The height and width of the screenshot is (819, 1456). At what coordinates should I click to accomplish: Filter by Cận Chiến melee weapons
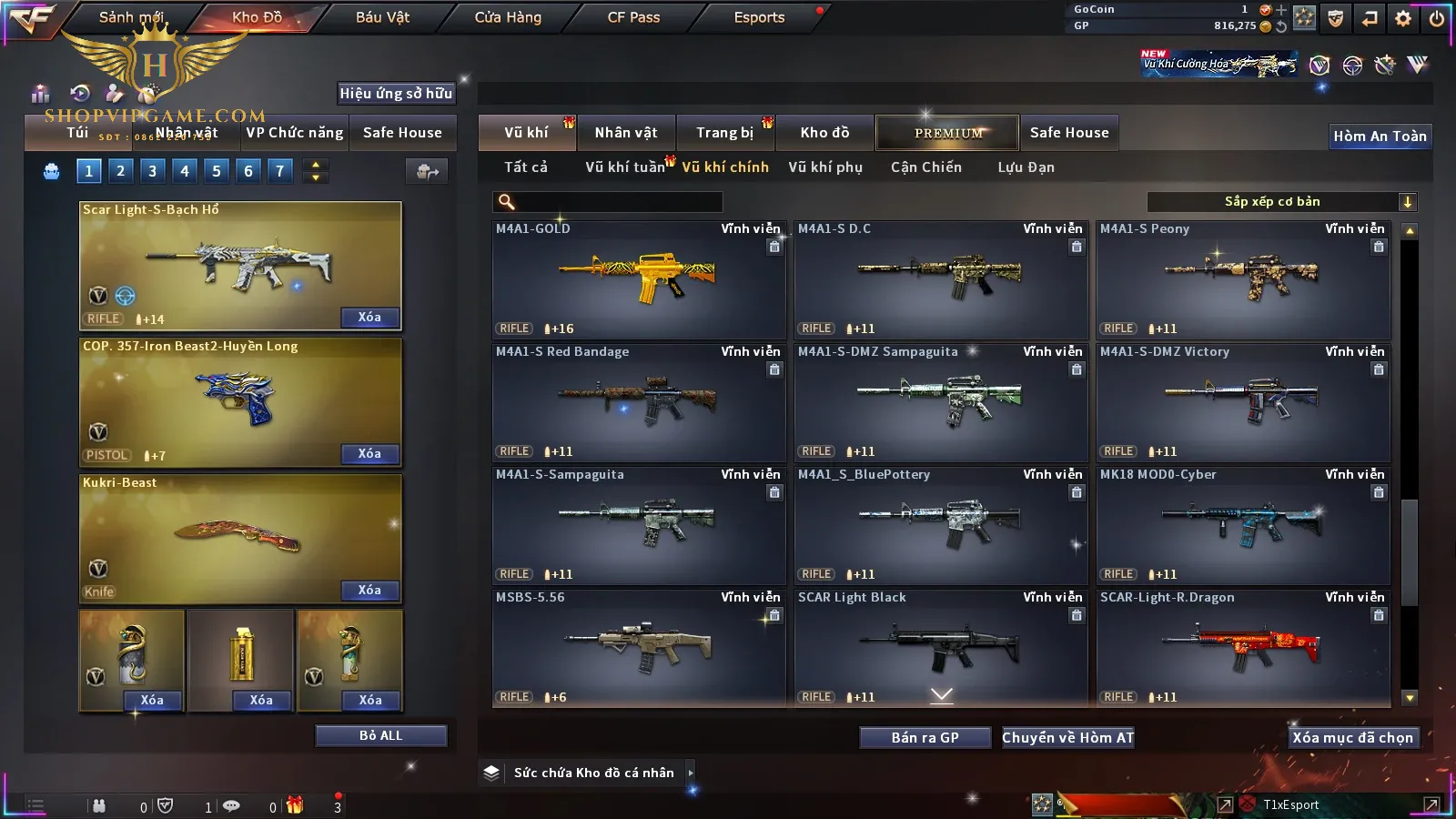click(925, 167)
